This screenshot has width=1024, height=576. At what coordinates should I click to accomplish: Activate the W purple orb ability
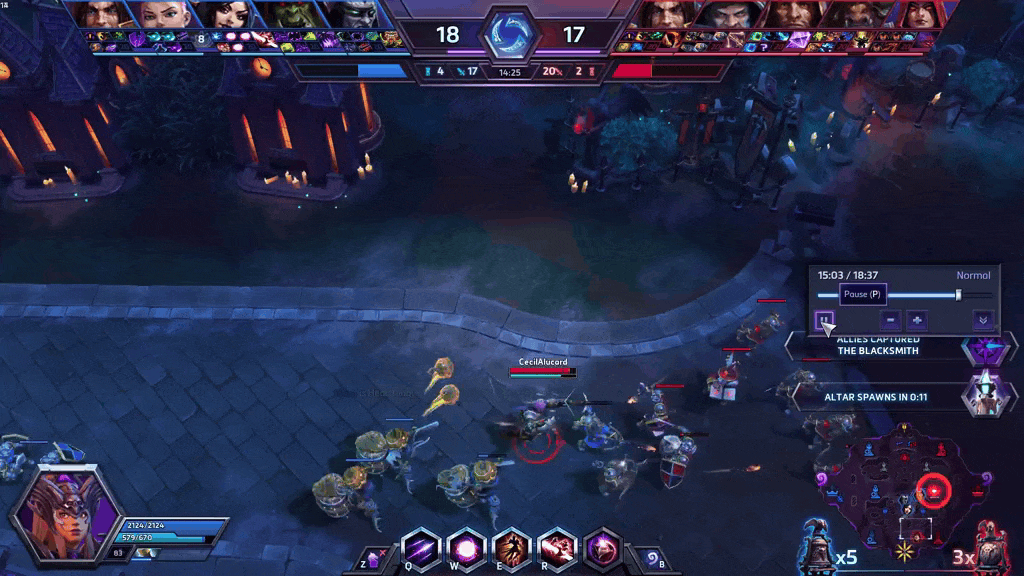pyautogui.click(x=466, y=549)
